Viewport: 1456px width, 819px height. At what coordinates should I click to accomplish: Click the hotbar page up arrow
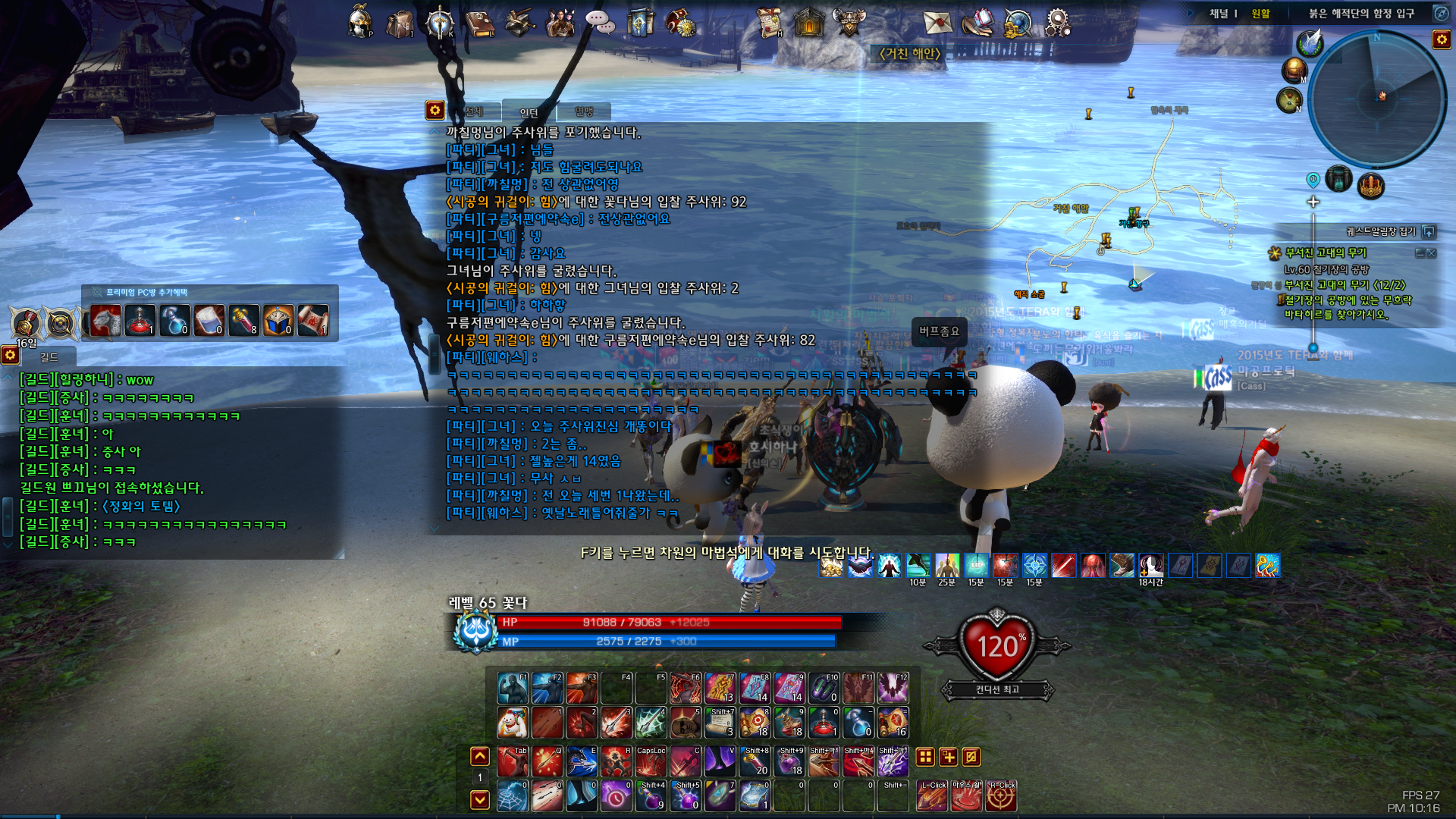[x=480, y=756]
